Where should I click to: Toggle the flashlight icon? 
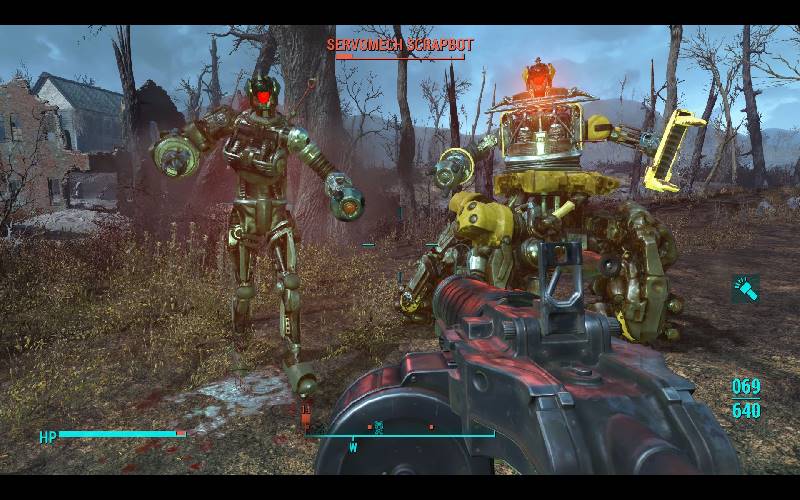745,289
